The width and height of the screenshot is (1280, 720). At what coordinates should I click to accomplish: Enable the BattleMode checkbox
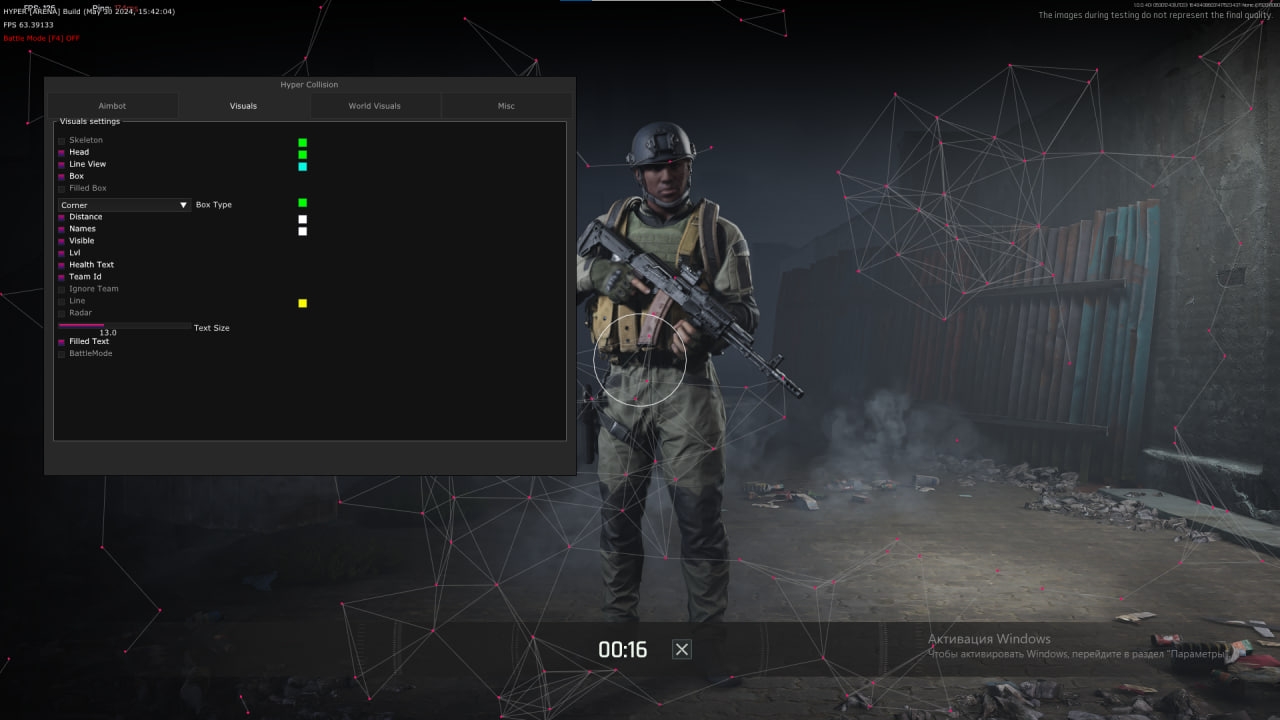[61, 353]
